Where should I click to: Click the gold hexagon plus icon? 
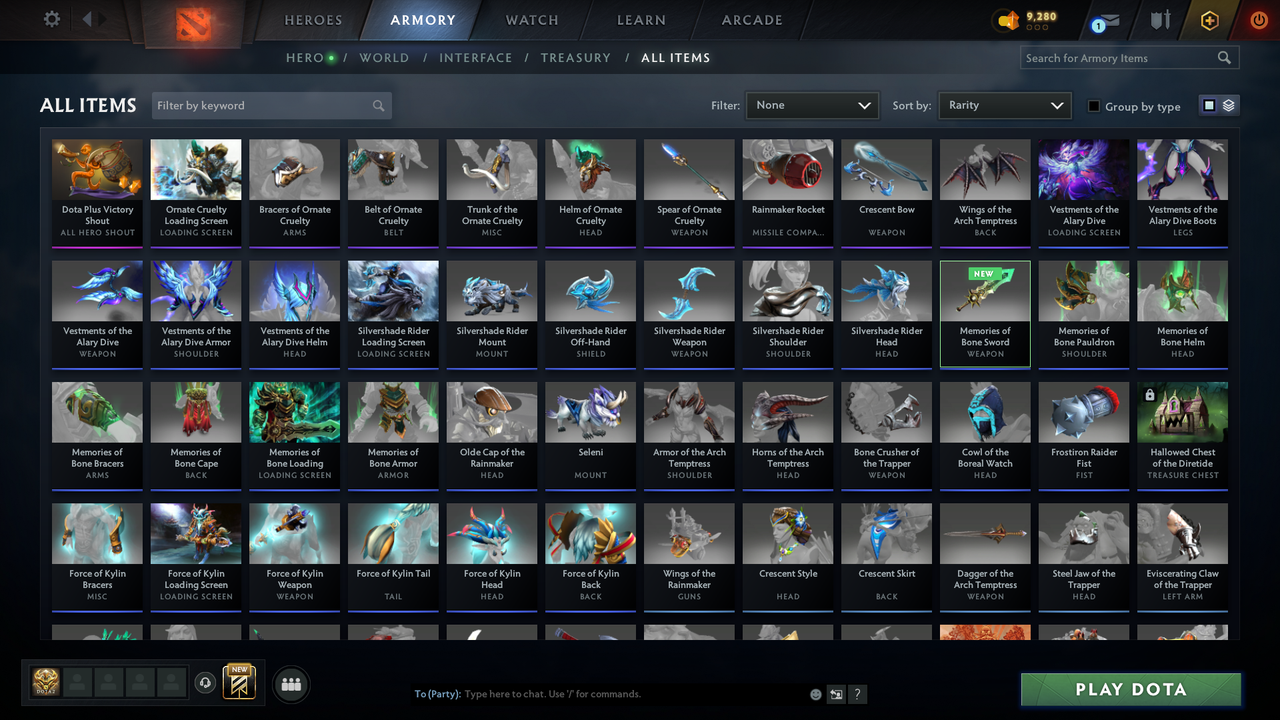click(1209, 19)
